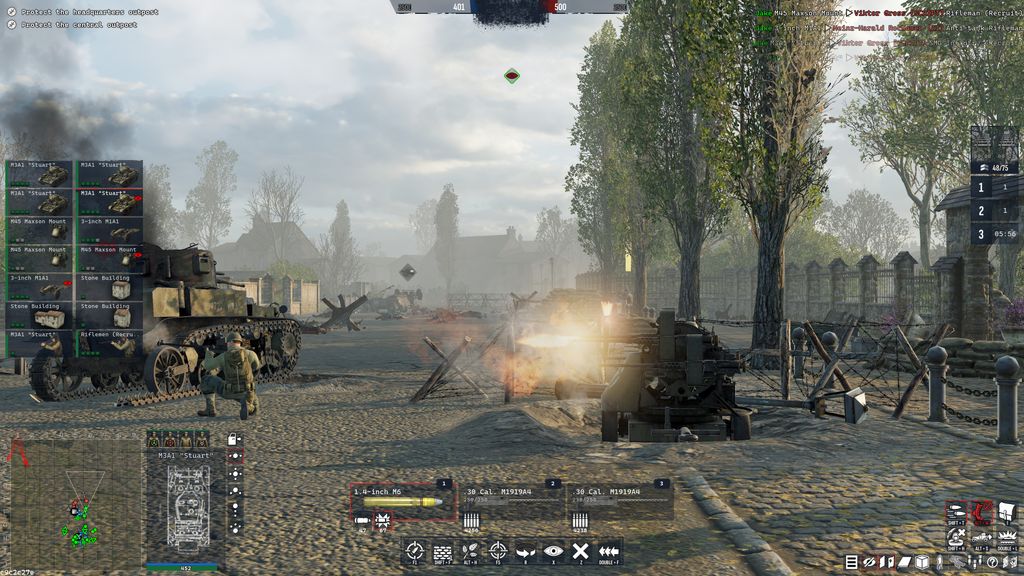
Task: Select the "Protect the headquarters outpost" objective
Action: coord(85,12)
